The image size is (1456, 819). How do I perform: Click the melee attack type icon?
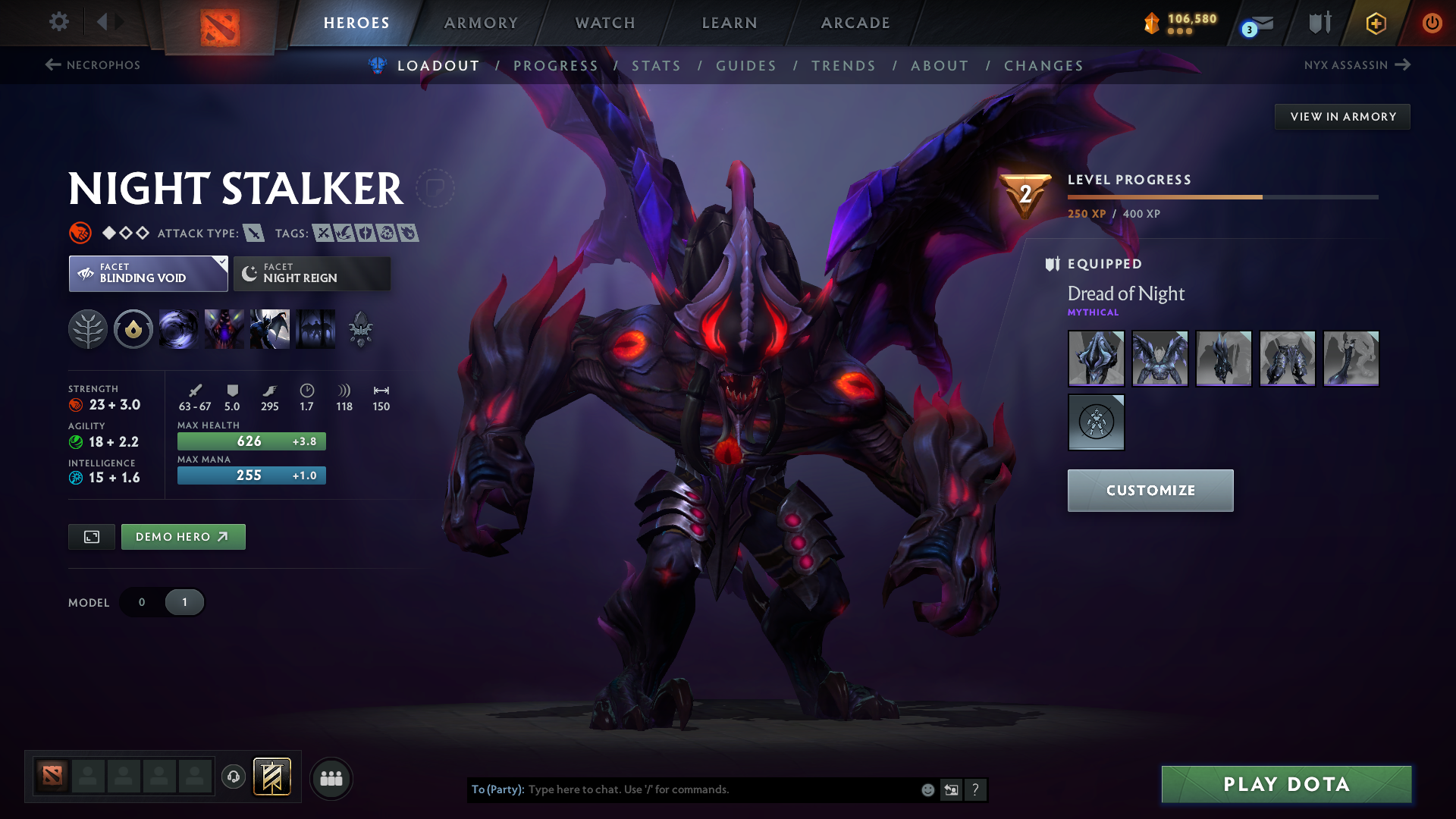[253, 233]
